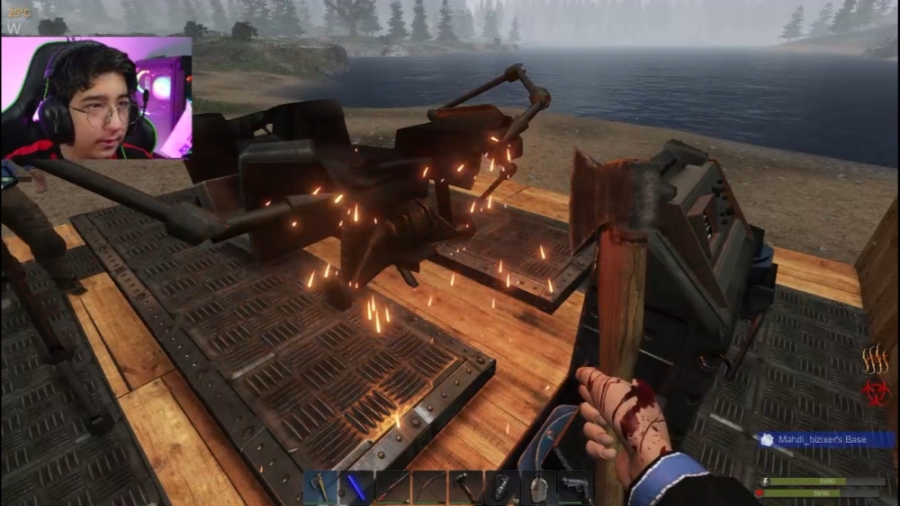Equip the spear from the hotbar
Screen dimensions: 900x506
point(393,487)
